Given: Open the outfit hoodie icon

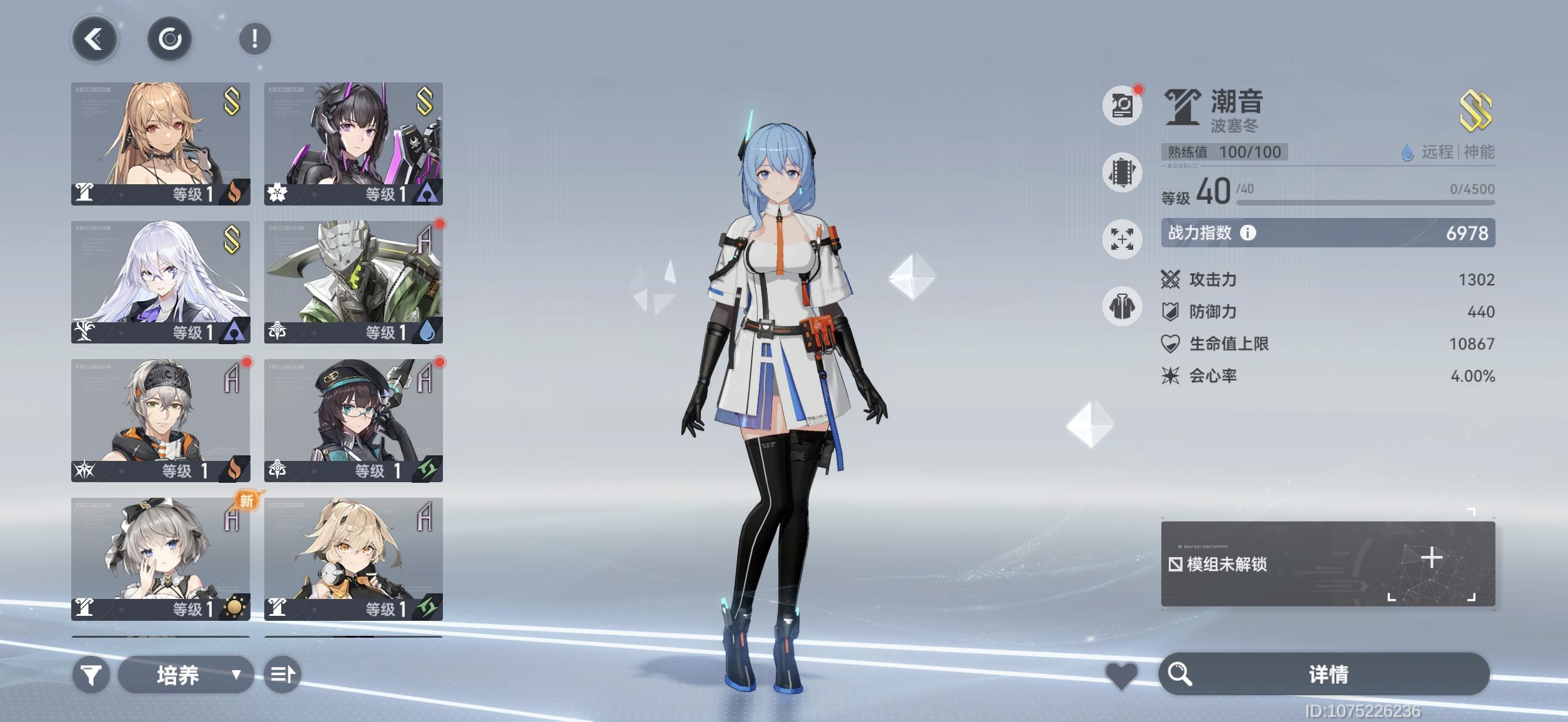Looking at the screenshot, I should pyautogui.click(x=1123, y=307).
